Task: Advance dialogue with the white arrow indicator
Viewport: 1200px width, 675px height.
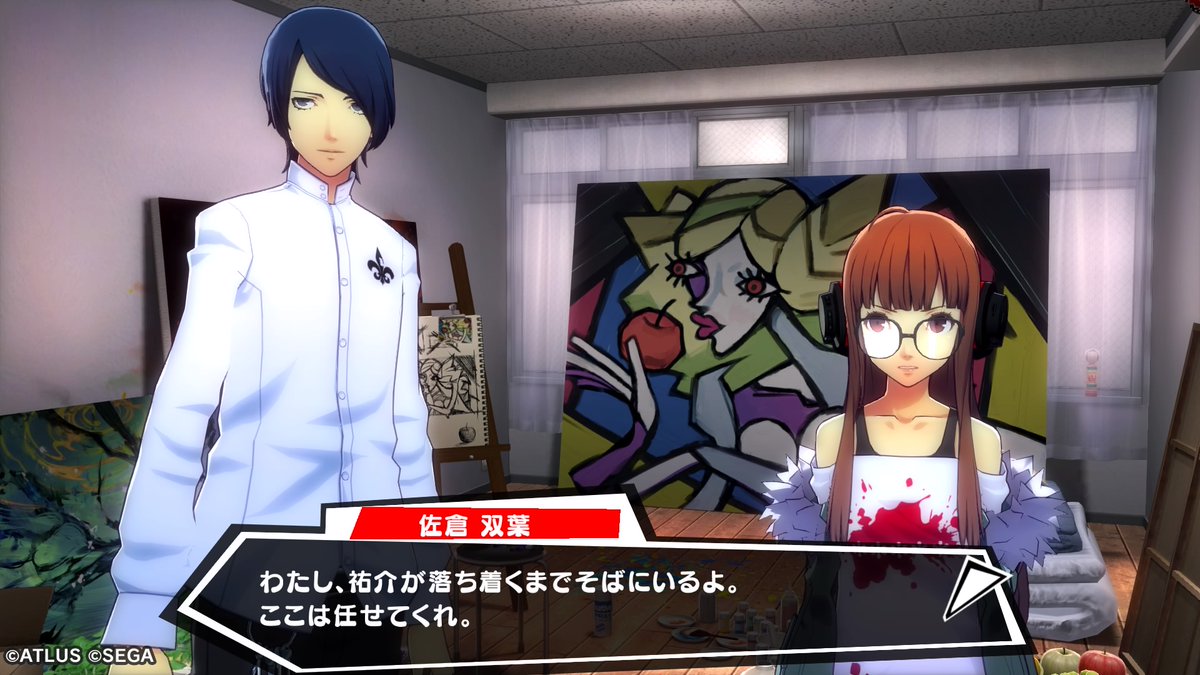Action: click(x=974, y=589)
